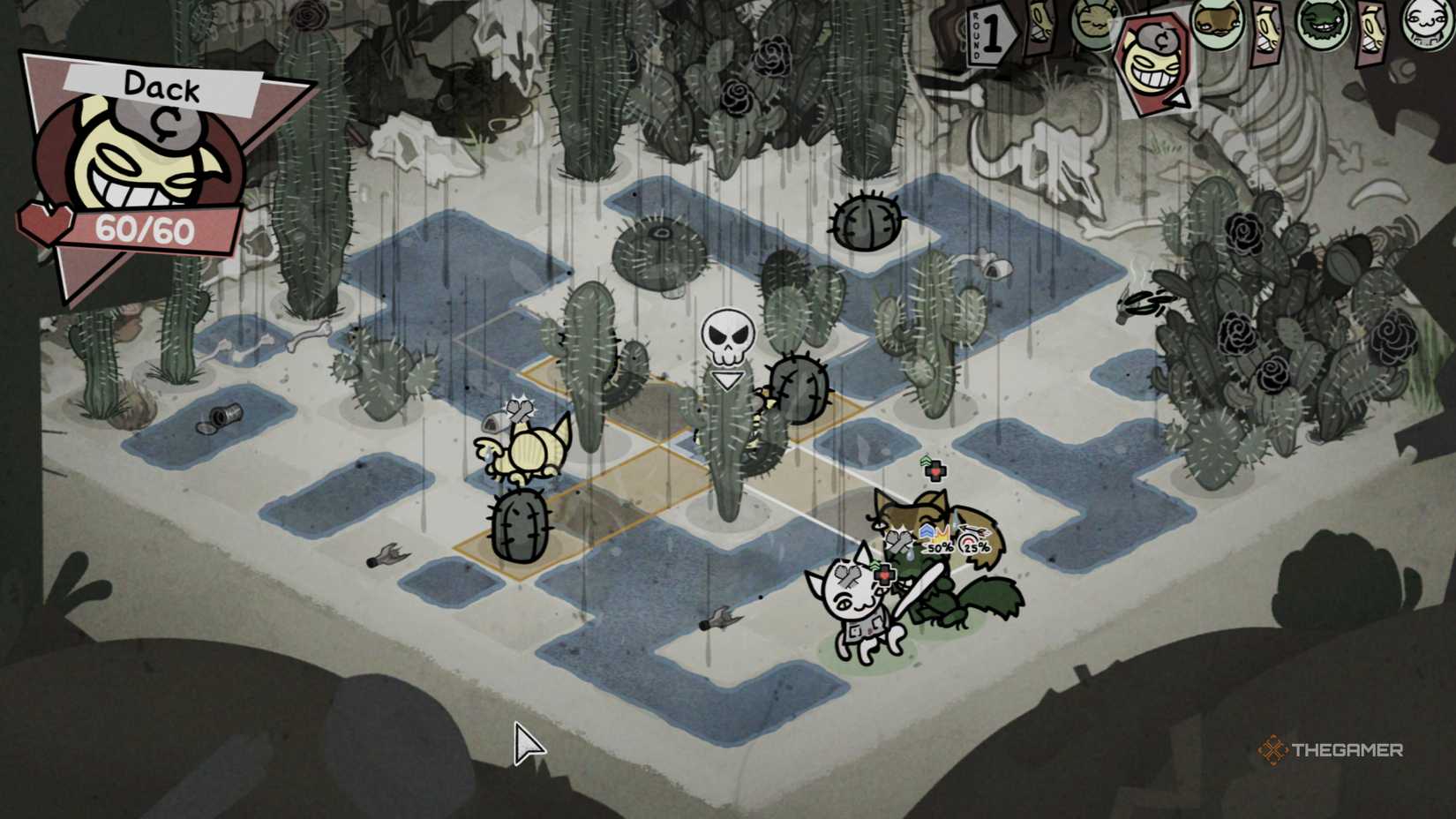Expand the sleepy green bug portrait
This screenshot has width=1456, height=819.
(1093, 22)
